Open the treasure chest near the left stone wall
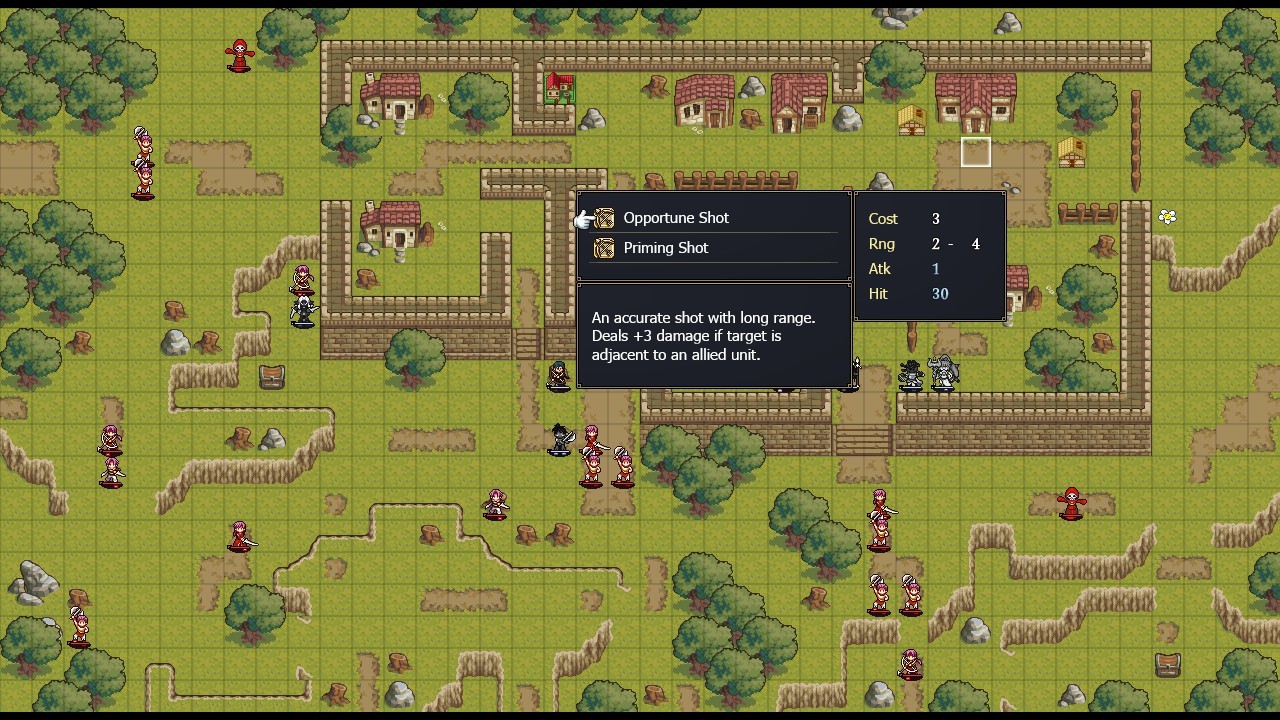The width and height of the screenshot is (1280, 720). point(271,376)
